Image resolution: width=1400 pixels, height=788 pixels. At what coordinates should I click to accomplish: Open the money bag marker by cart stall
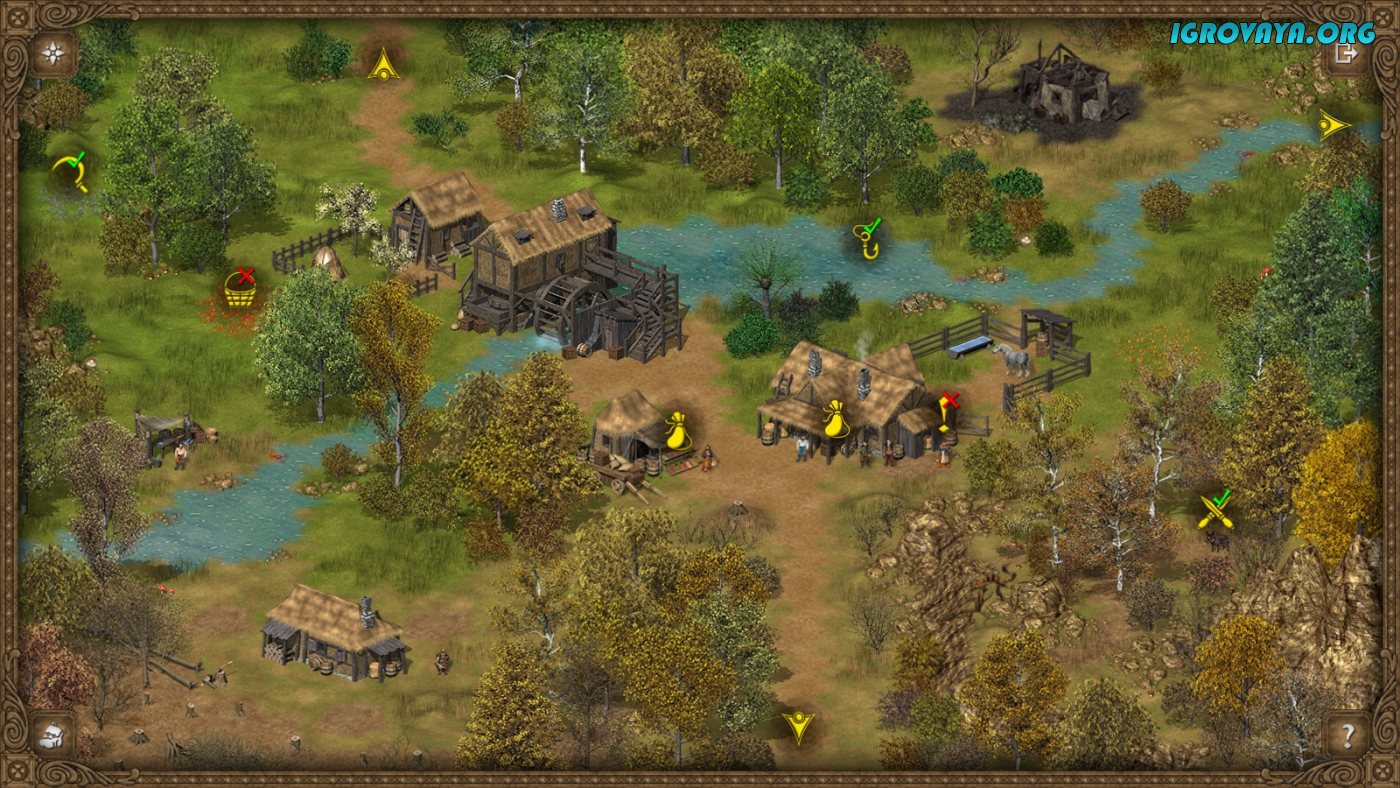[x=678, y=428]
